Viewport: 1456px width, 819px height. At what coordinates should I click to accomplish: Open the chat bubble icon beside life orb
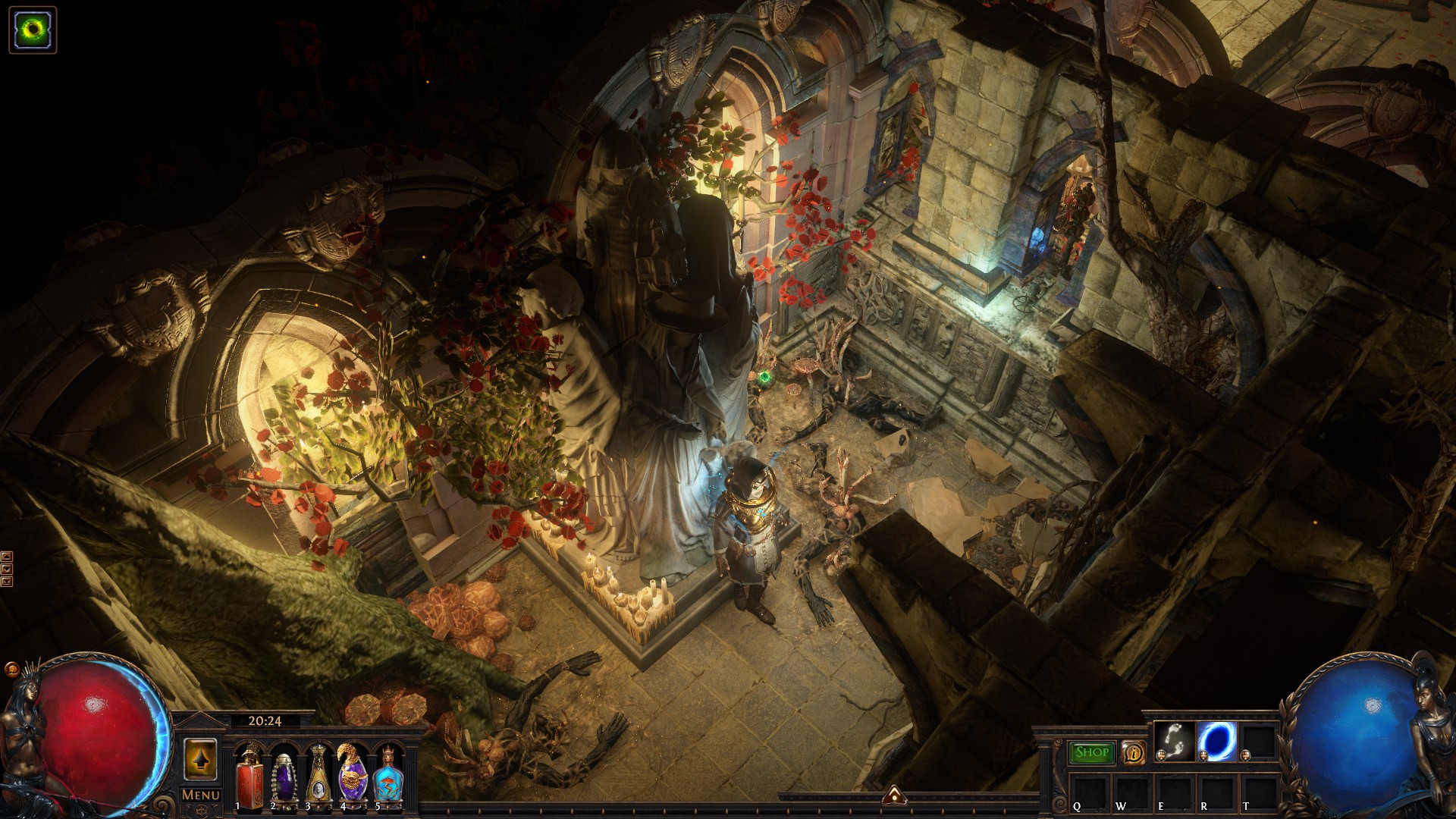[12, 670]
